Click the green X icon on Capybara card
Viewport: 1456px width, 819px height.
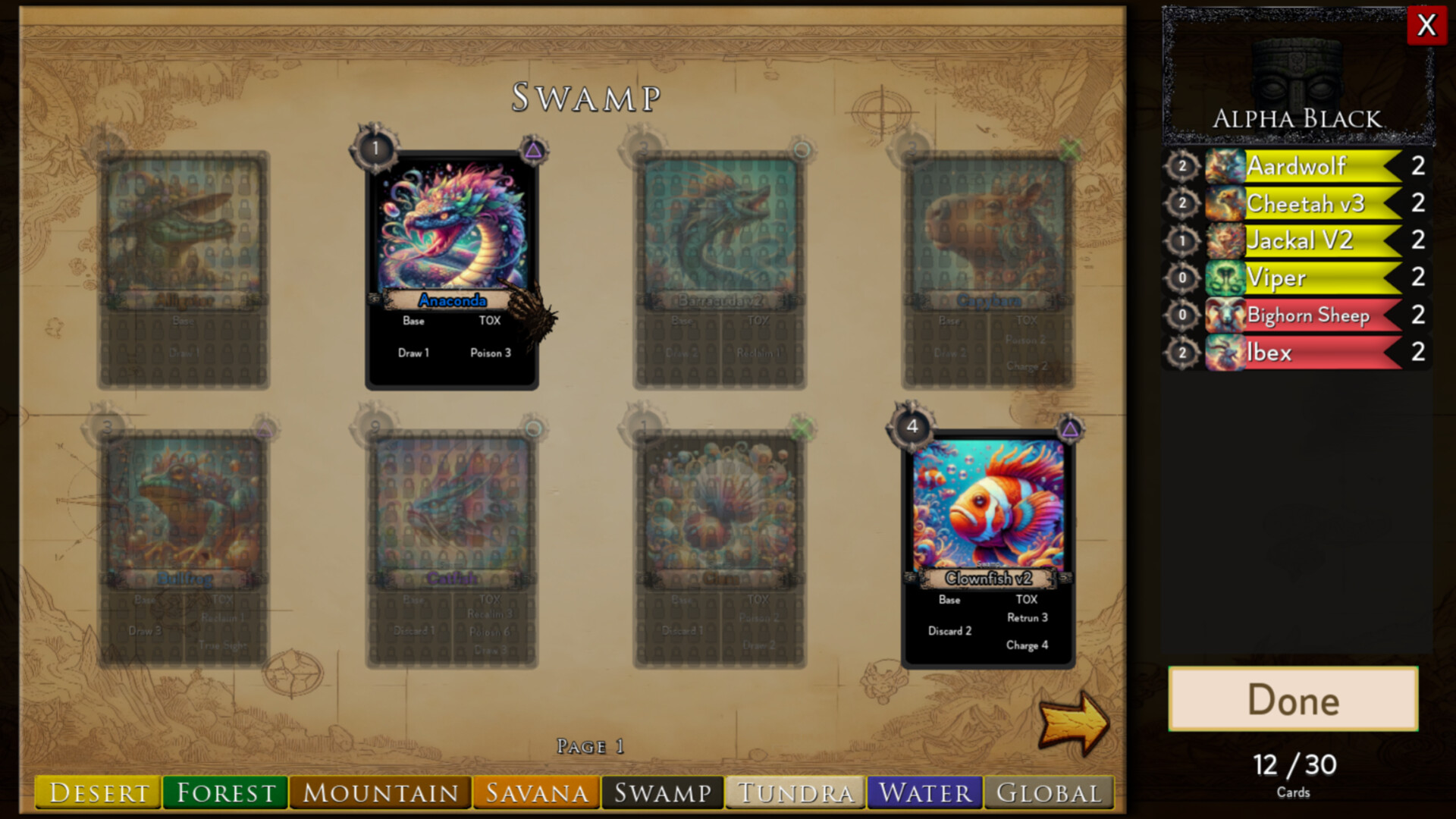1069,149
